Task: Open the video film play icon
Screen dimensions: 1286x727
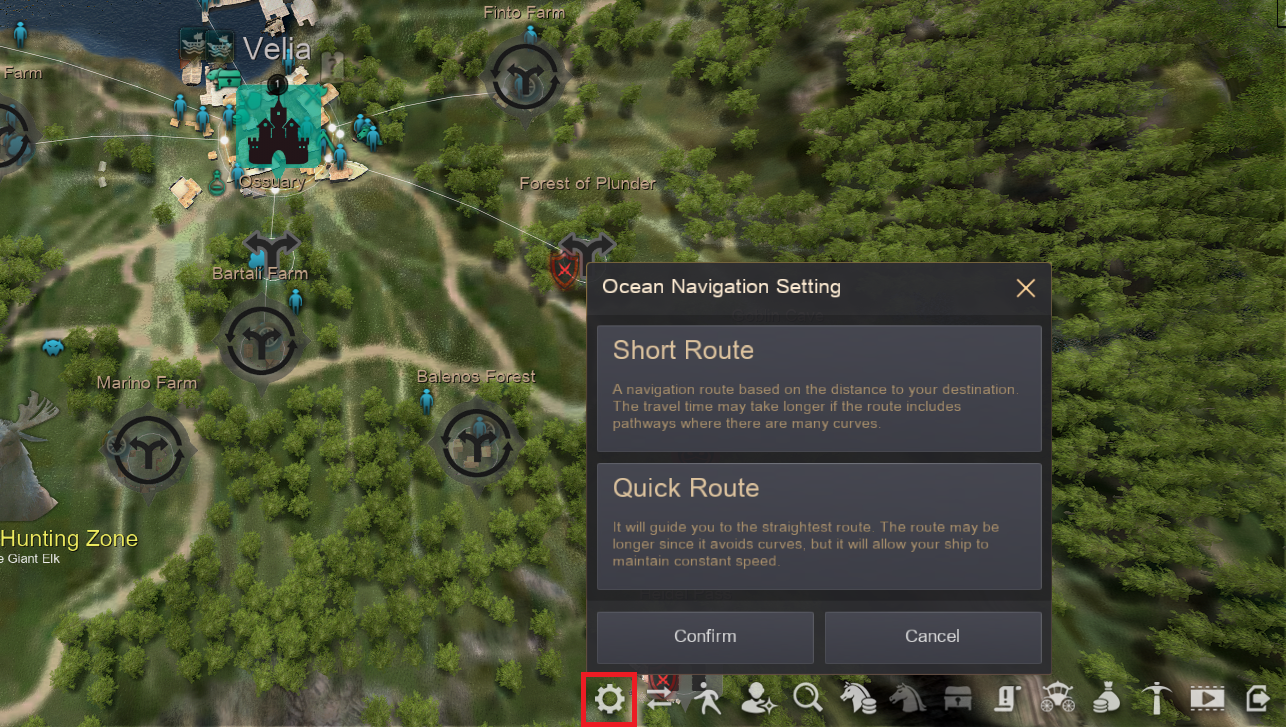Action: tap(1207, 698)
